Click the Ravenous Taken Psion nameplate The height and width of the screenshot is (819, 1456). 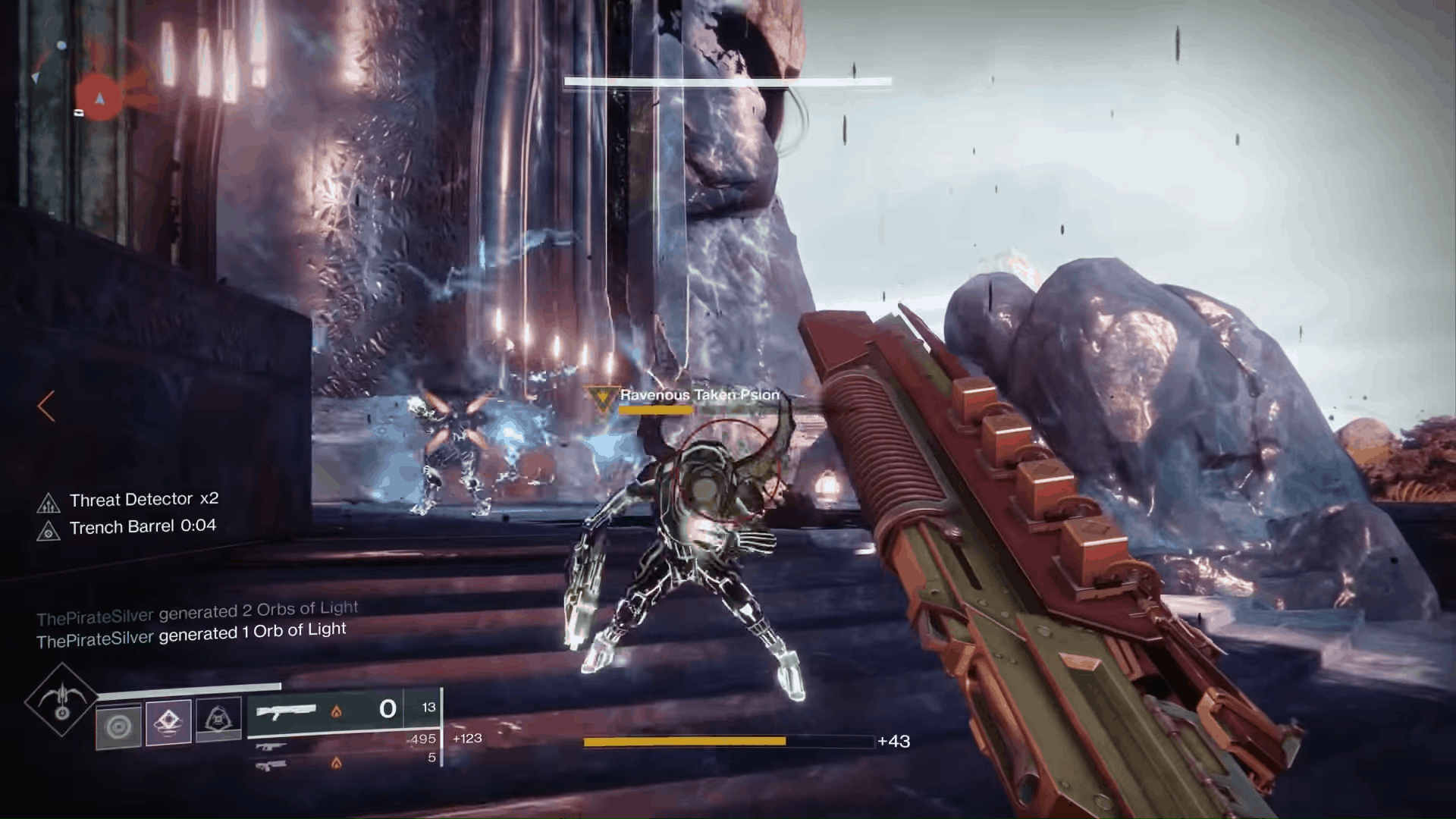click(x=698, y=395)
